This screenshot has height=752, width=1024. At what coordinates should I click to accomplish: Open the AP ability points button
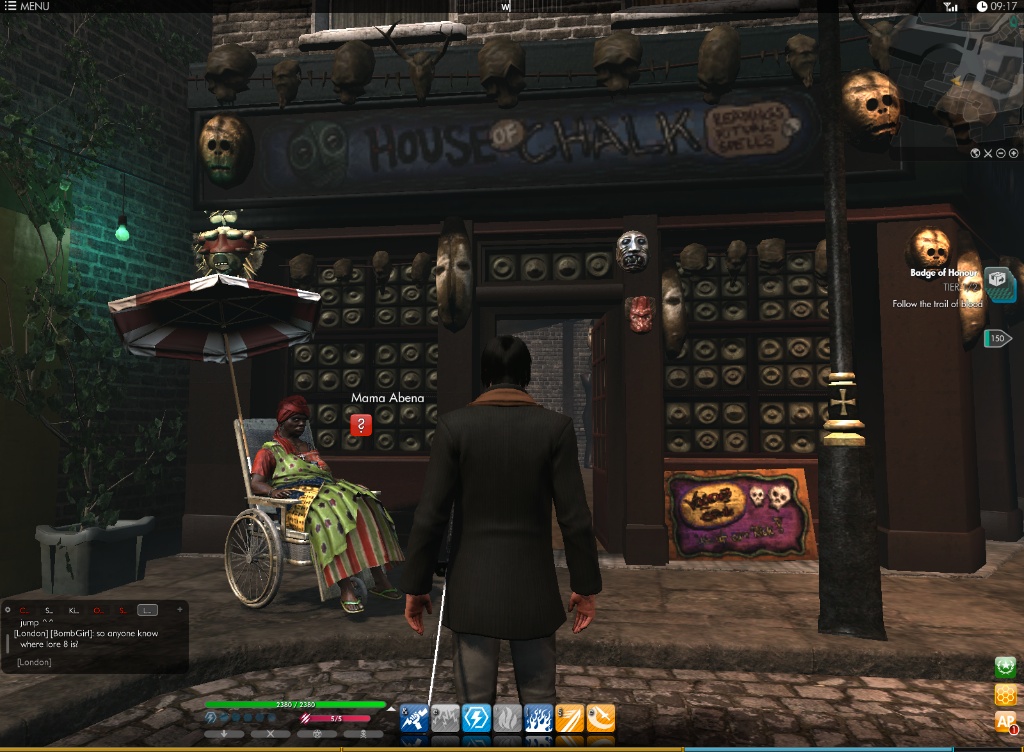1005,721
